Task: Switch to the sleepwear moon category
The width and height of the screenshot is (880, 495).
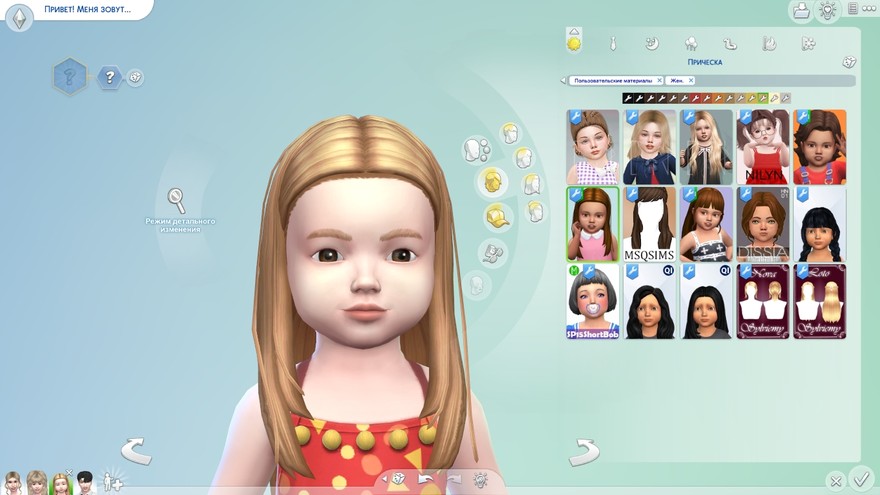Action: (651, 43)
